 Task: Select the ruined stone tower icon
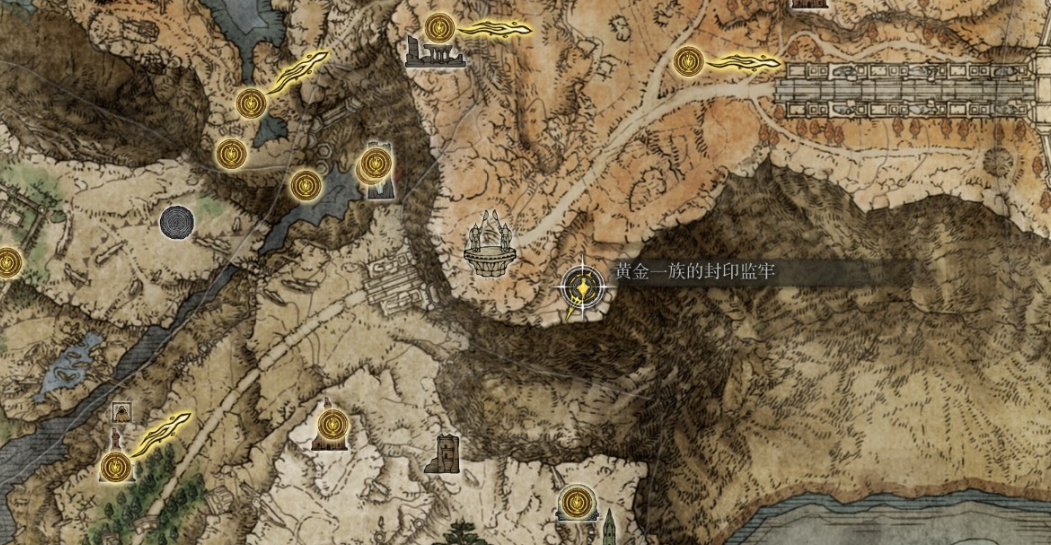click(x=442, y=453)
